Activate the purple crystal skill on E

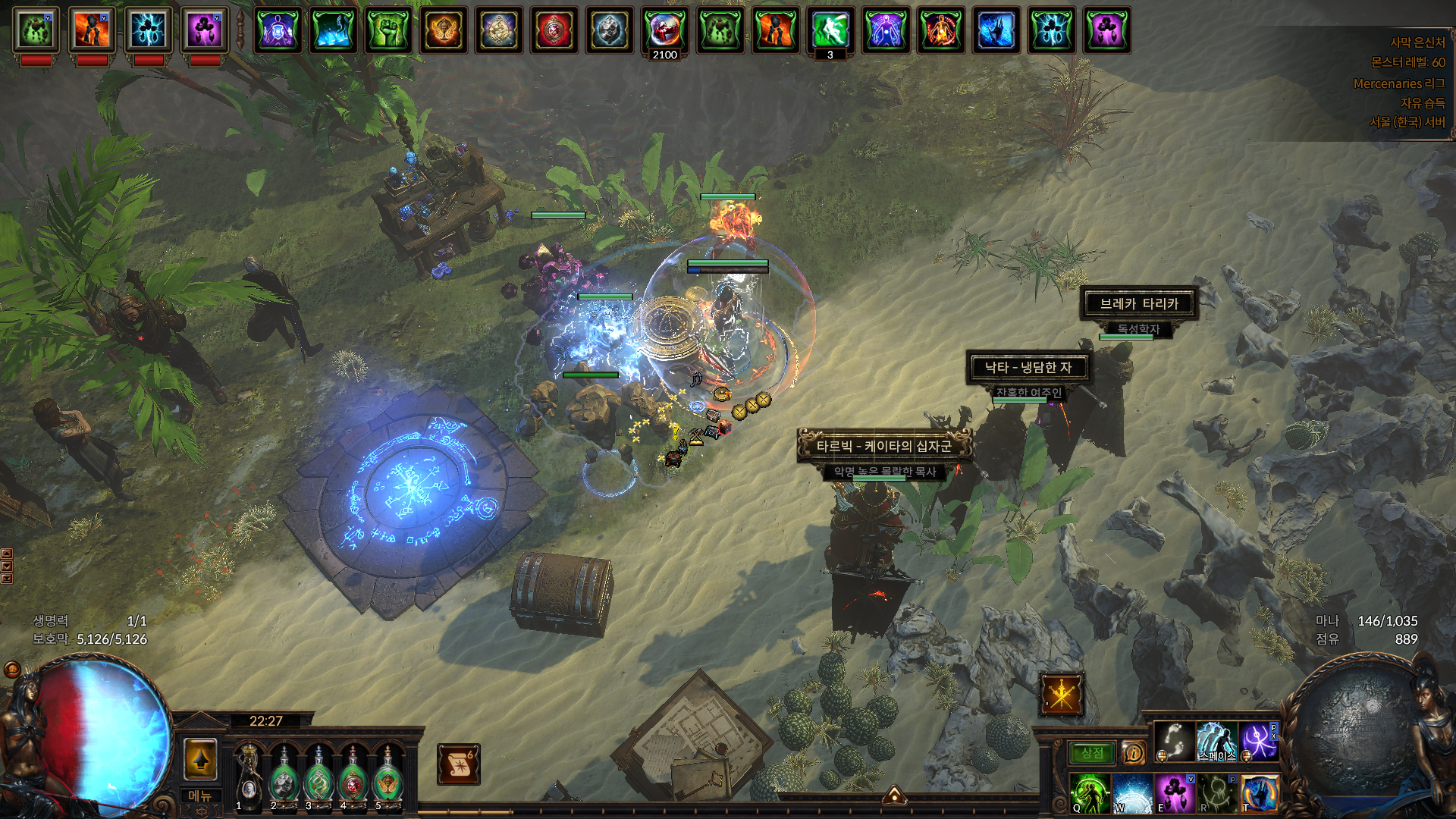point(1175,793)
